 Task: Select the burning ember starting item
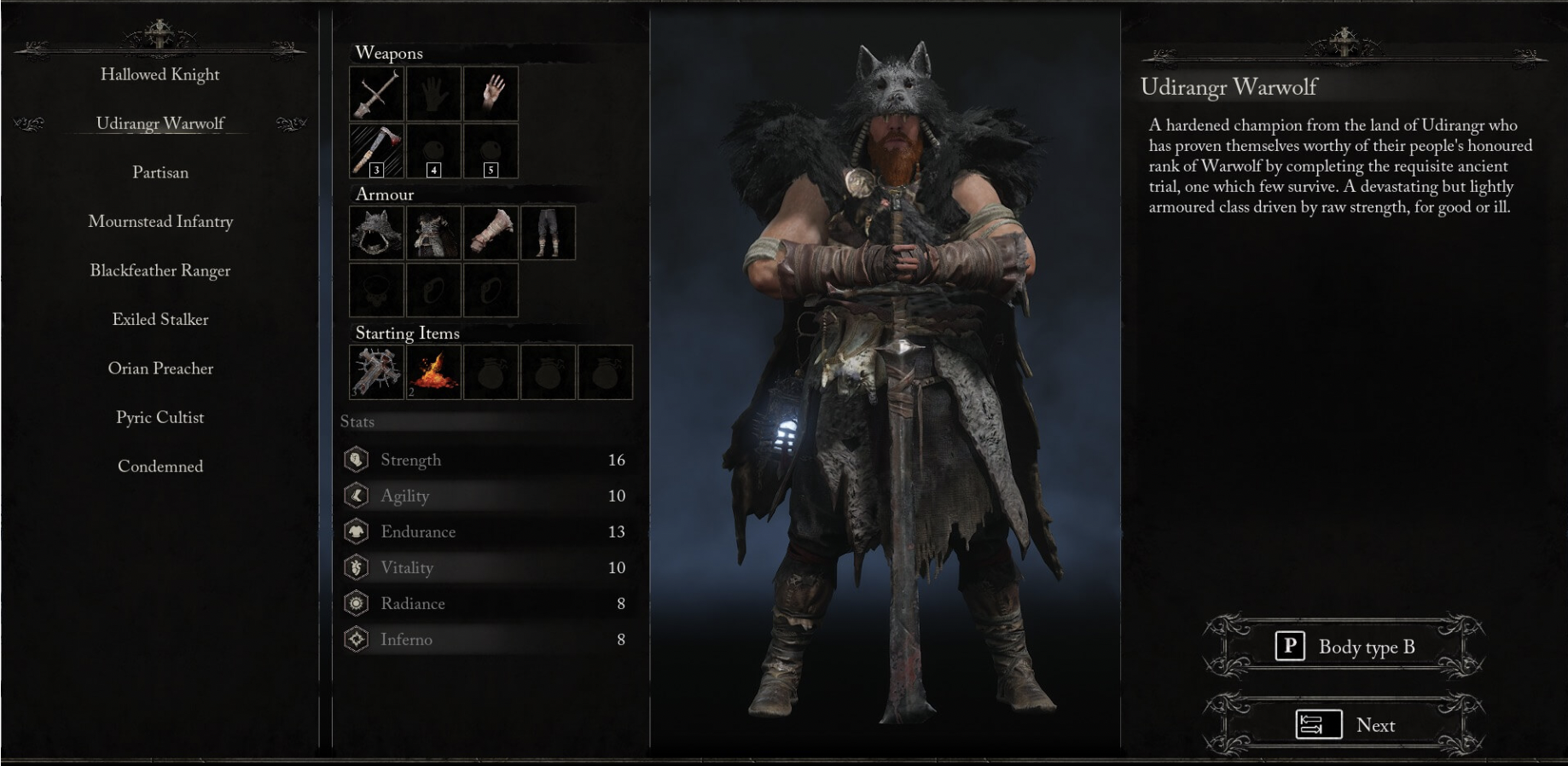(433, 372)
